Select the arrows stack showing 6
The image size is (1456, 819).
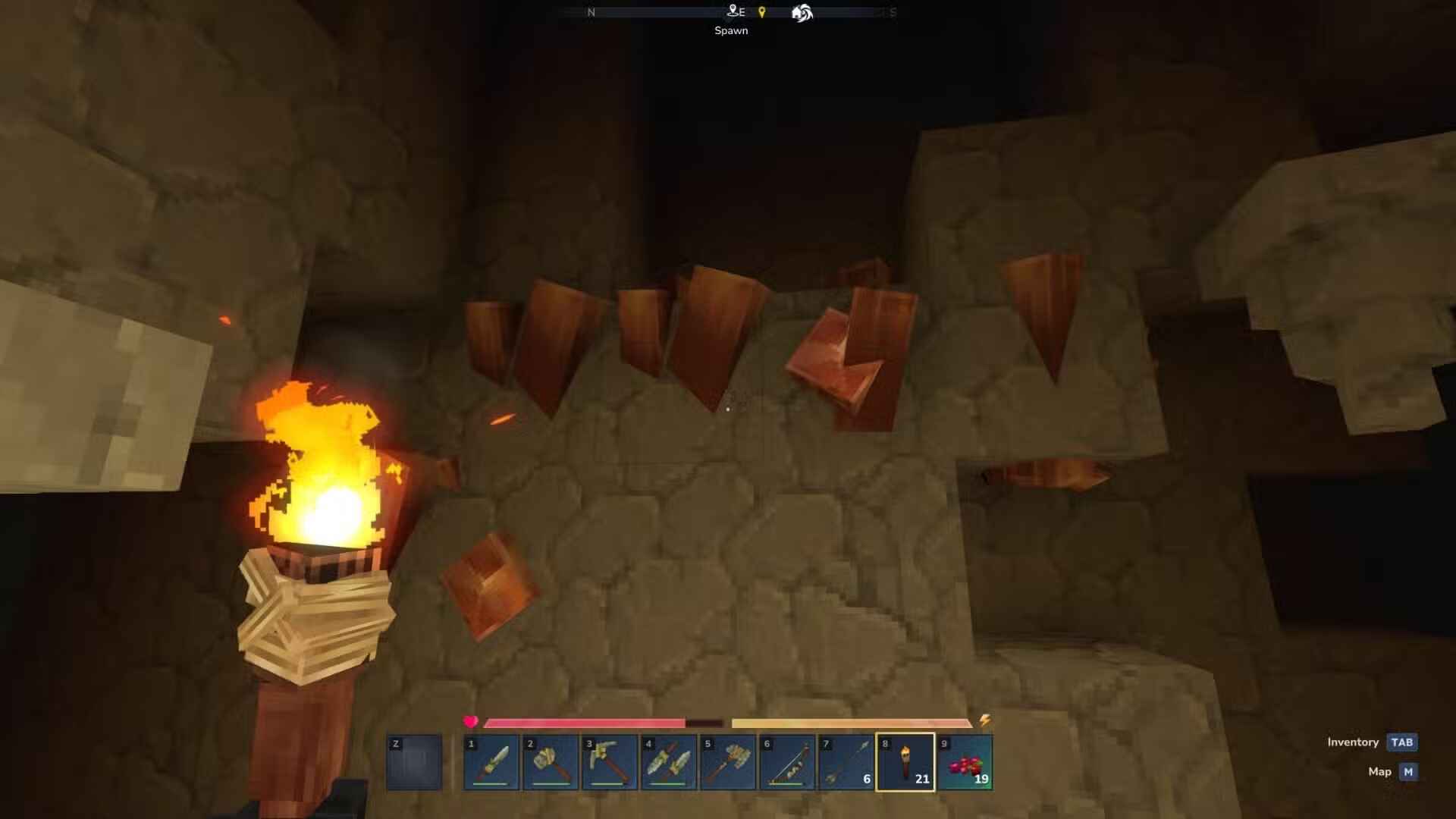click(x=845, y=762)
